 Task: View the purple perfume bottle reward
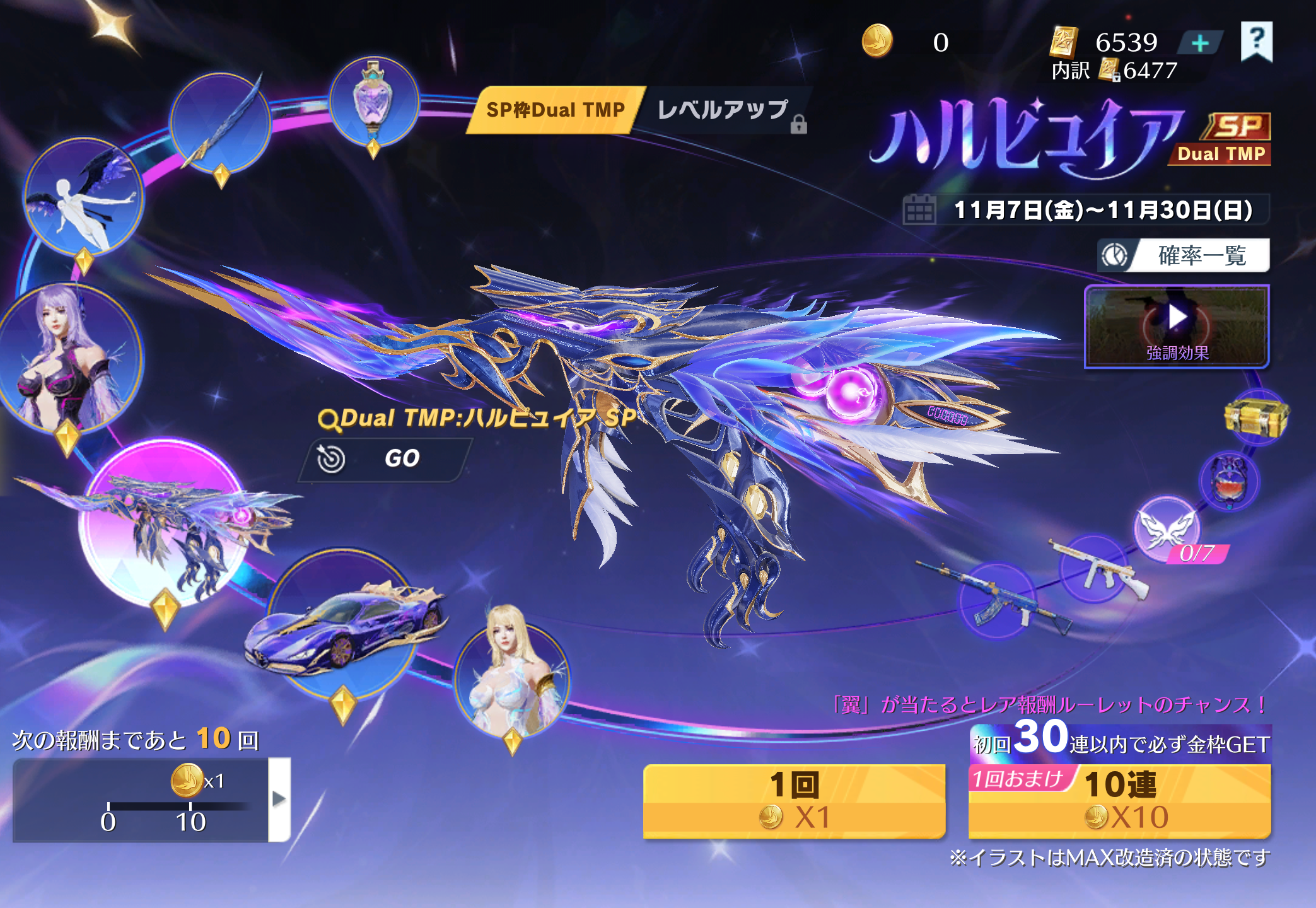pyautogui.click(x=374, y=101)
